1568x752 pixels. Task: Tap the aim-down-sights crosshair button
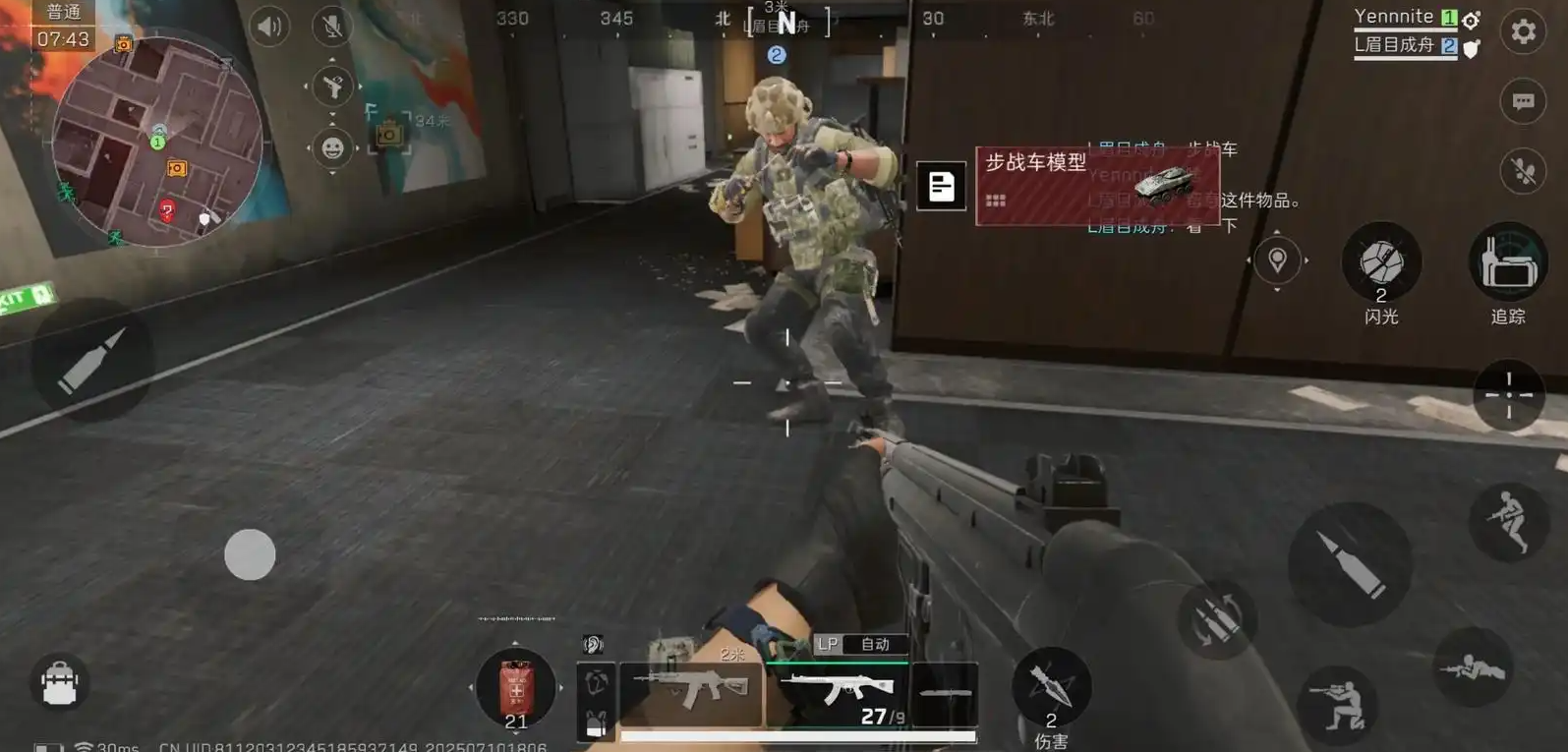[1508, 394]
